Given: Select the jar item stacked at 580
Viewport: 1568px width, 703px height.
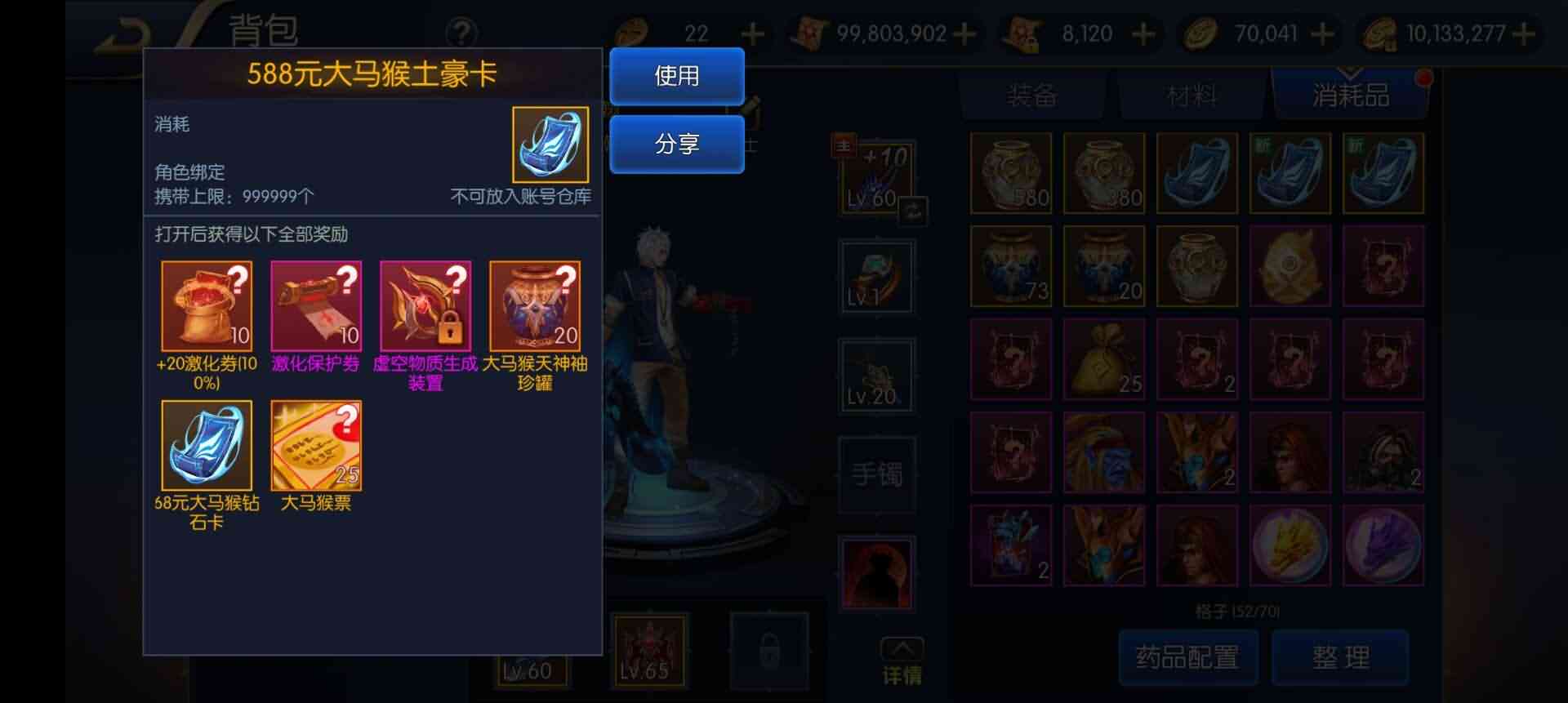Looking at the screenshot, I should coord(1011,173).
